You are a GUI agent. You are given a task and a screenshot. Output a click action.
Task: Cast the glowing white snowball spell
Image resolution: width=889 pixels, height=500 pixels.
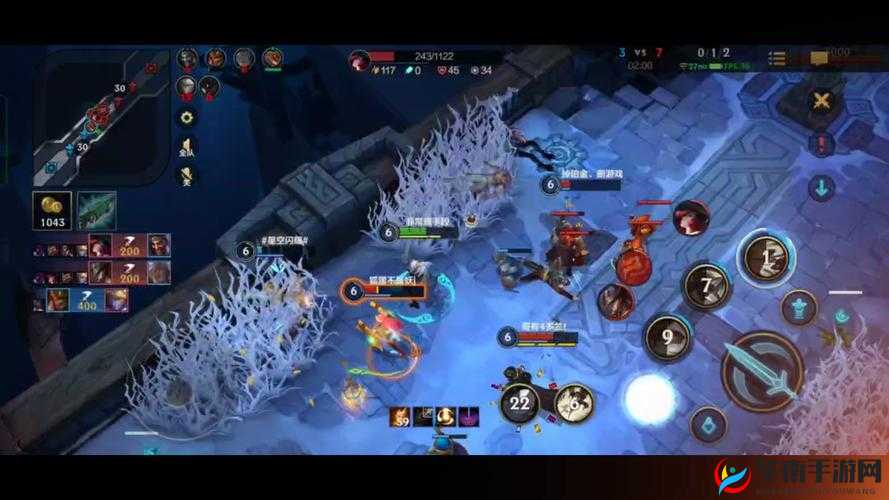coord(650,399)
